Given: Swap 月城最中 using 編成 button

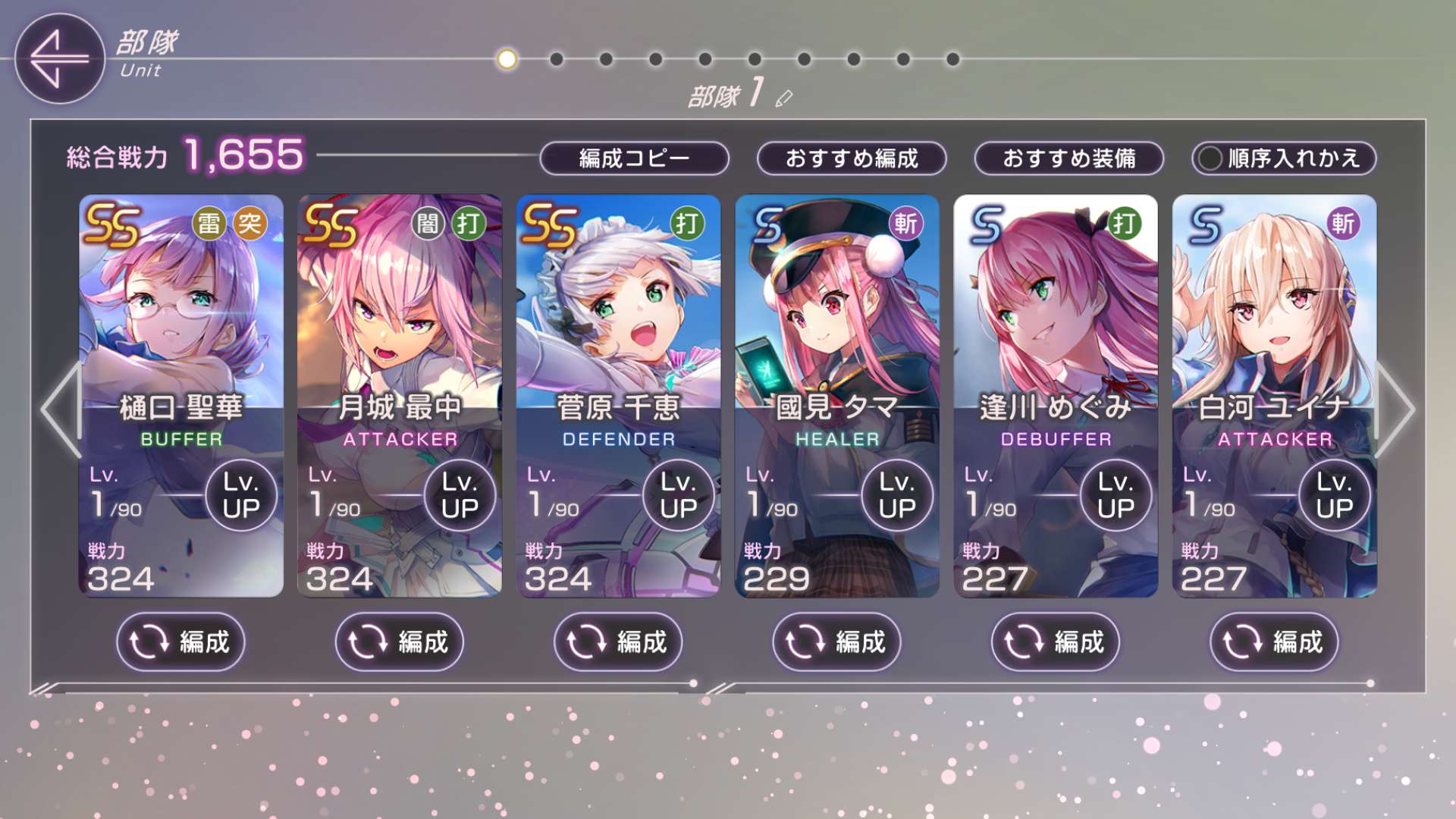Looking at the screenshot, I should pos(399,642).
